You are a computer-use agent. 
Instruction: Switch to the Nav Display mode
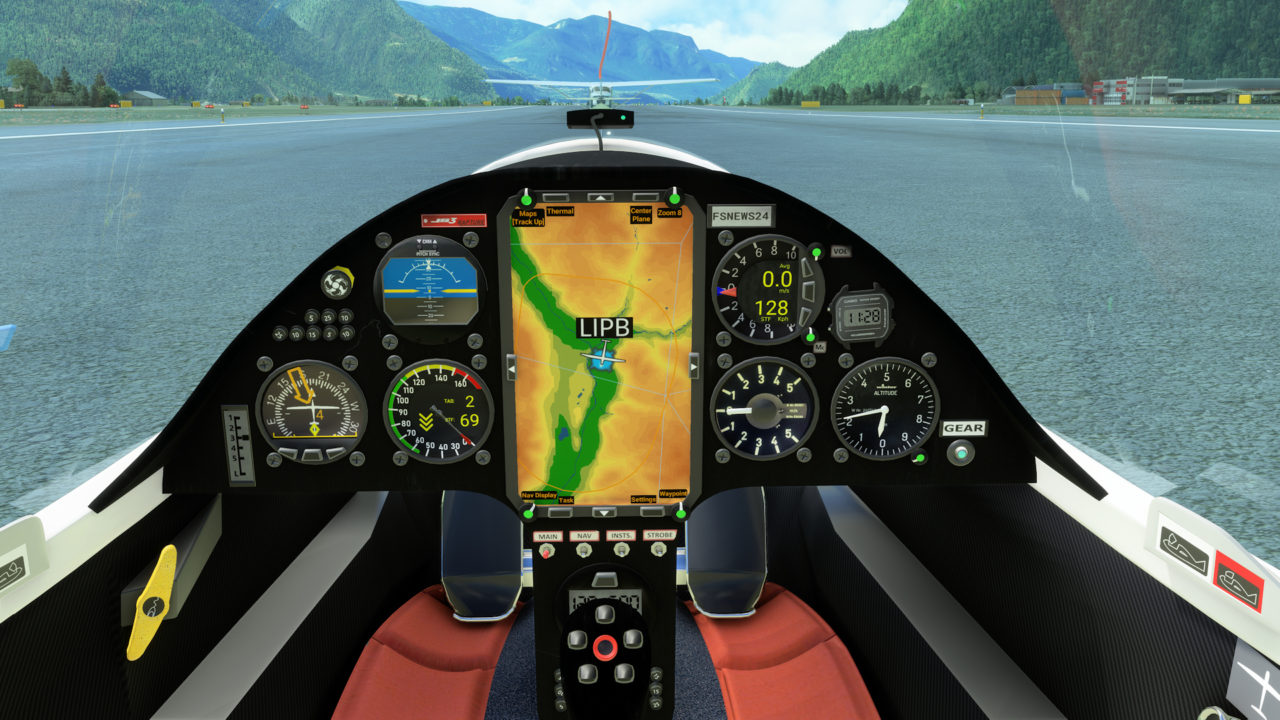[x=527, y=513]
